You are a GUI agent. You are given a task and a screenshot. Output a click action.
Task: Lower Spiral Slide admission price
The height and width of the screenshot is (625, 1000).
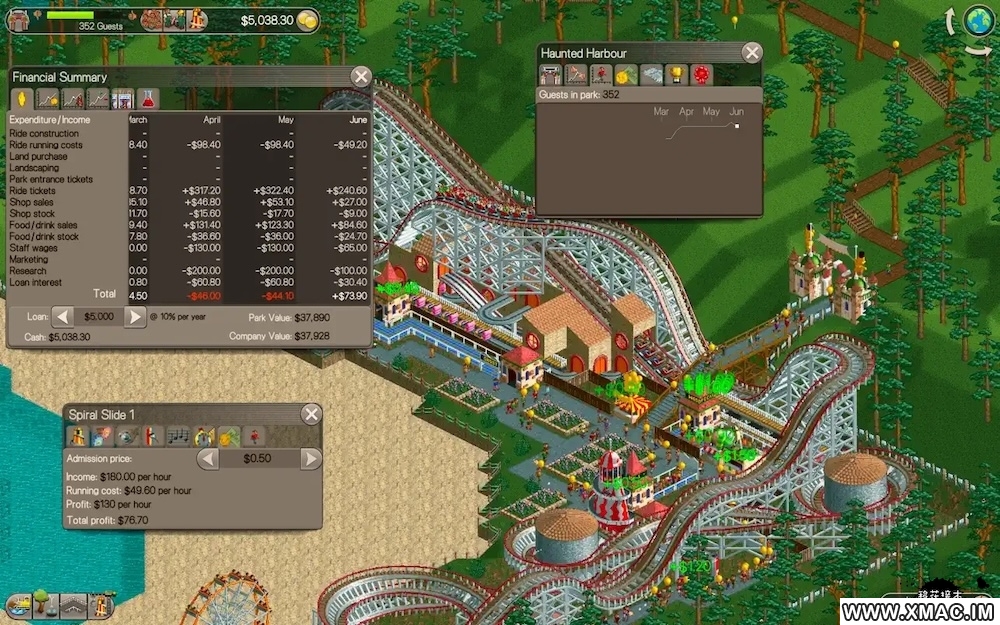tap(208, 459)
